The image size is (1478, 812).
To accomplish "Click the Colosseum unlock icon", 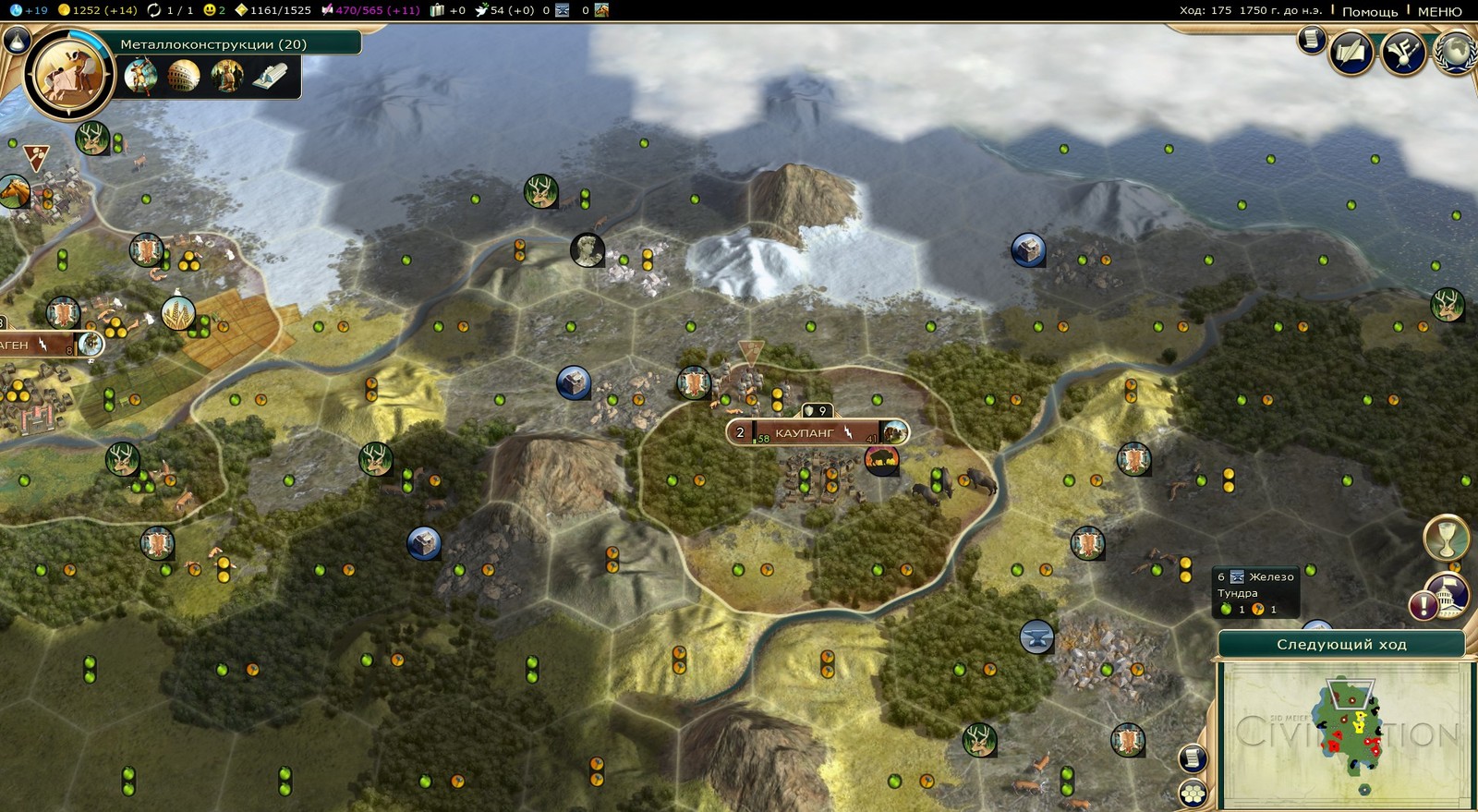I will click(x=184, y=75).
